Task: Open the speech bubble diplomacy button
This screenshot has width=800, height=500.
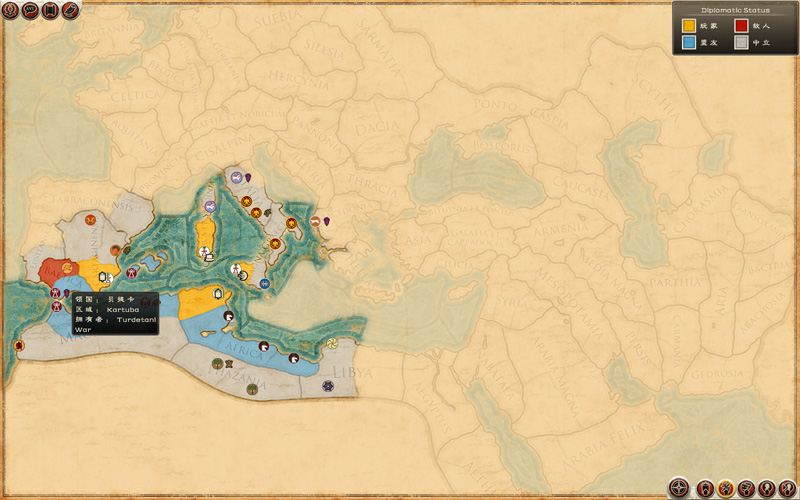Action: (29, 10)
